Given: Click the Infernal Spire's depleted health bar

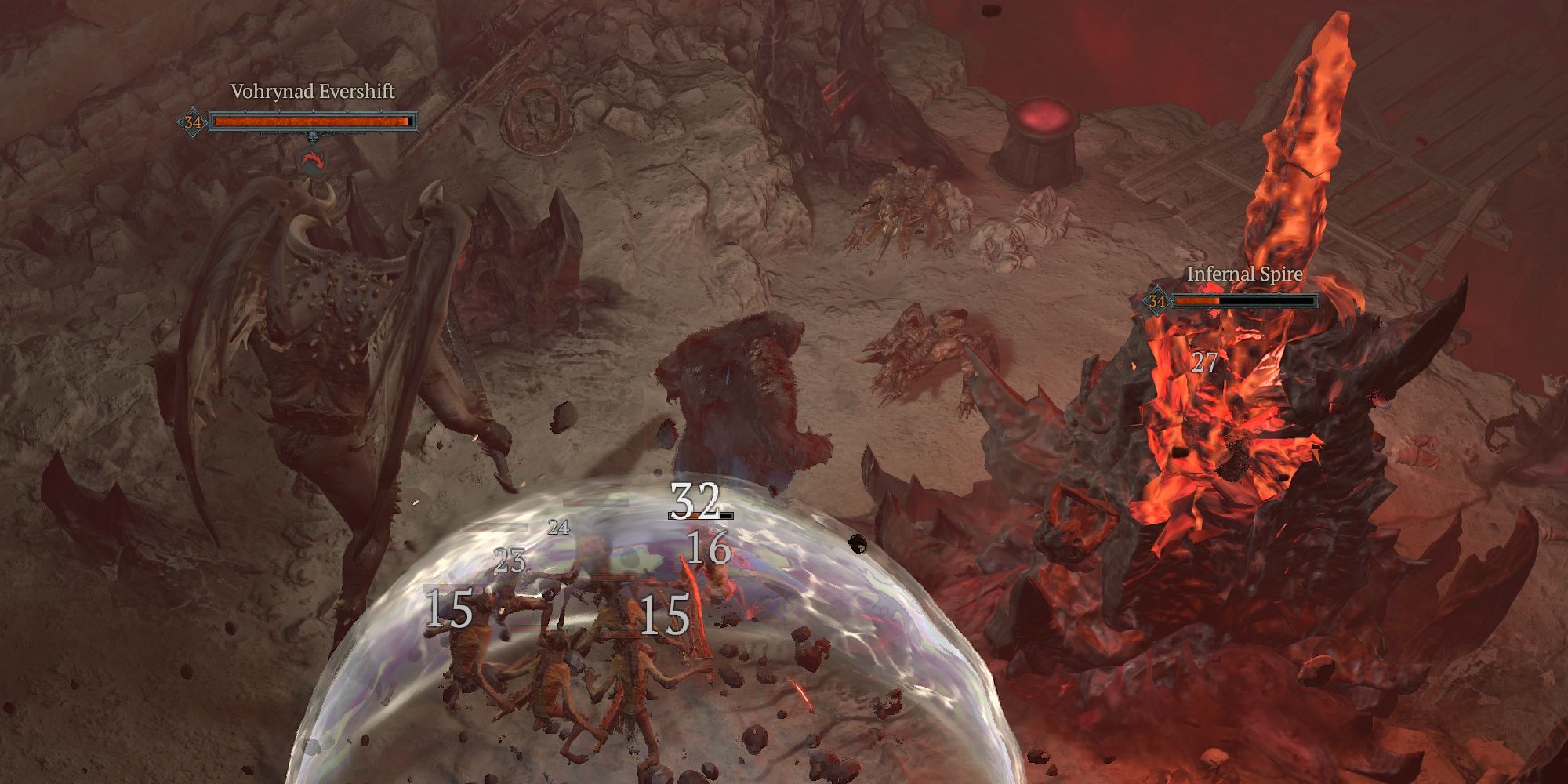Looking at the screenshot, I should pos(1269,300).
